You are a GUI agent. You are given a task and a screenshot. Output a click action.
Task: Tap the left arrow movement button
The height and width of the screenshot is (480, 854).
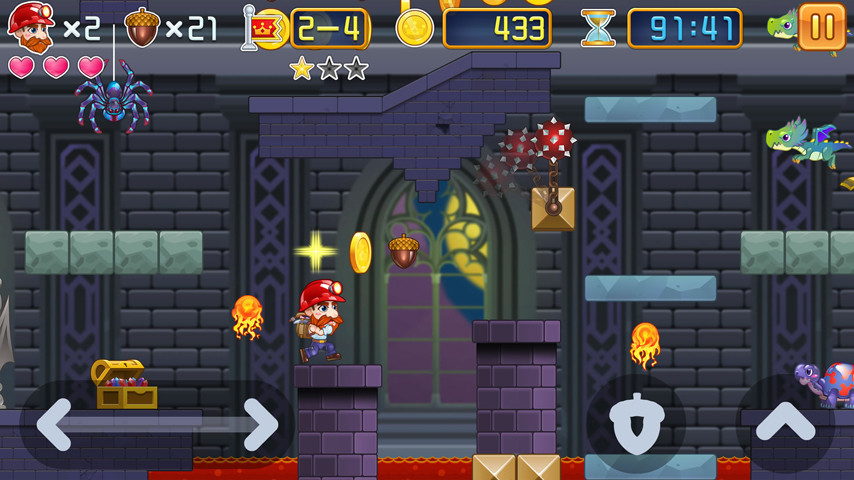[55, 424]
